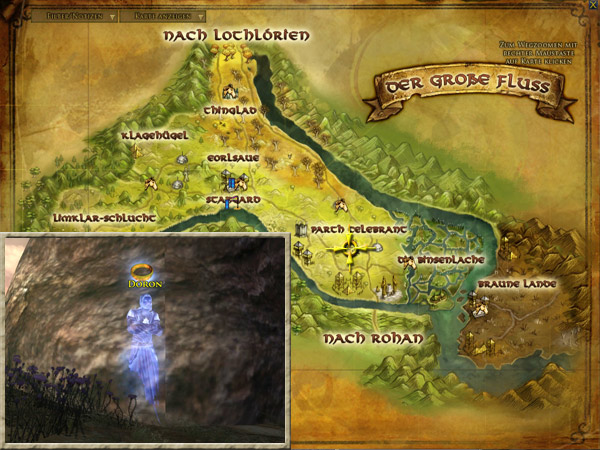
Task: Click the yellow compass marker at Parth Celebrant
Action: pos(351,248)
